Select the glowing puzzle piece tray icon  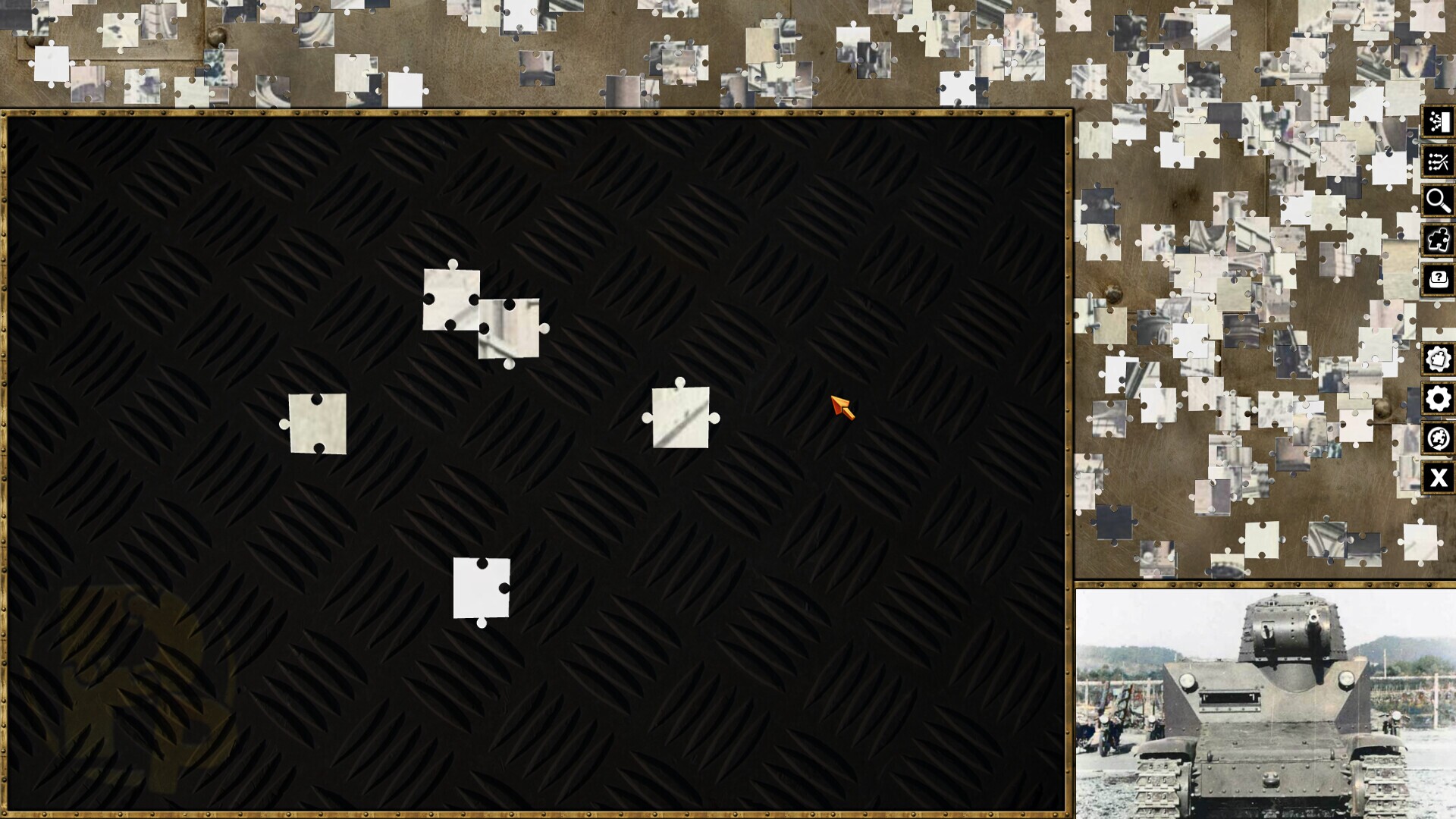pos(1438,241)
